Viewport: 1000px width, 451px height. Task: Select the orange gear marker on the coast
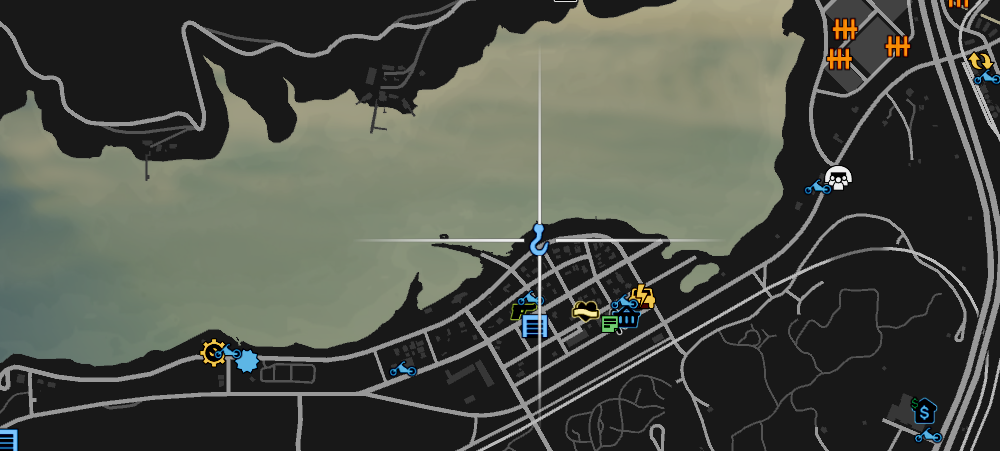213,352
